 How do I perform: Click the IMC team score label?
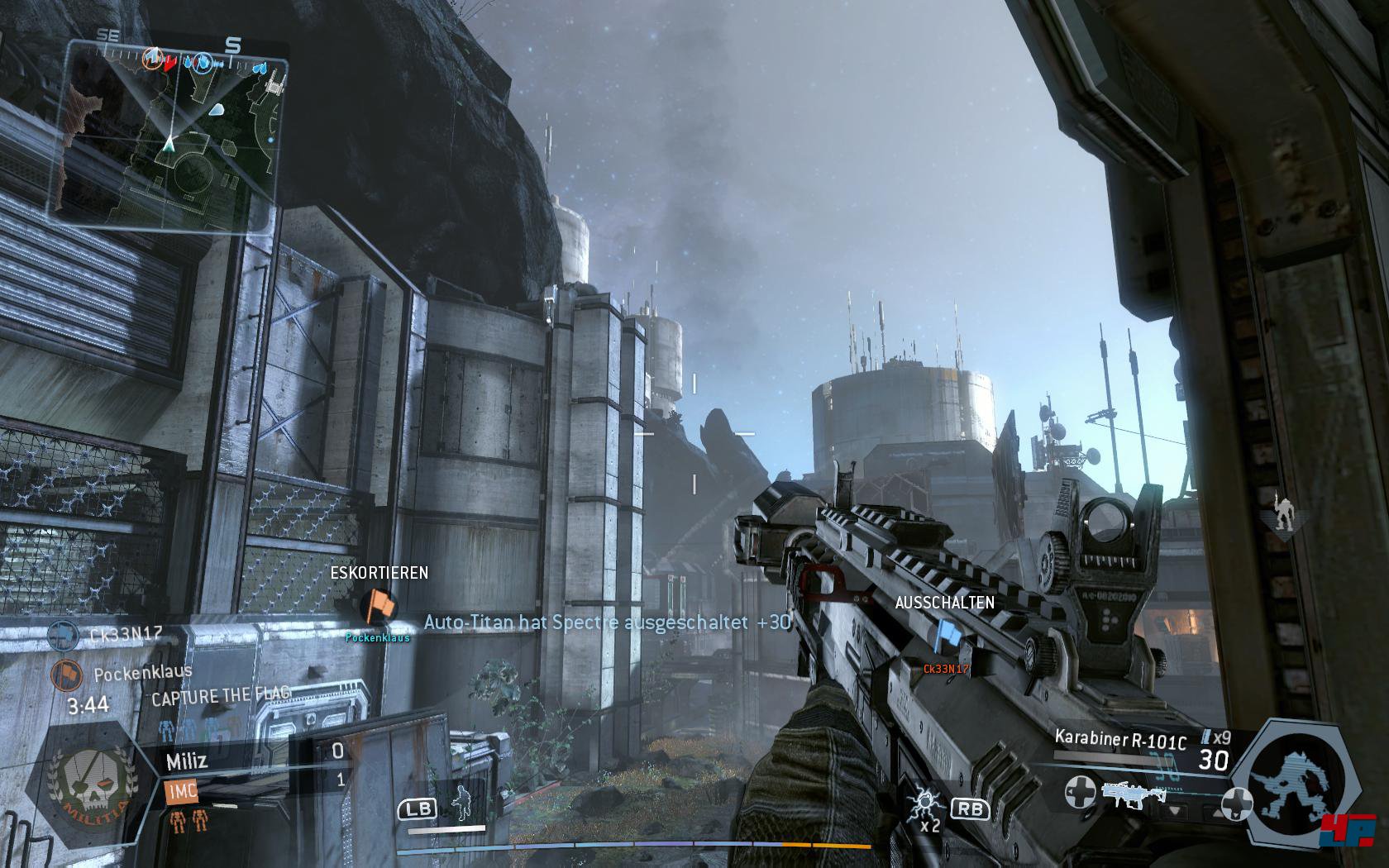tap(181, 791)
